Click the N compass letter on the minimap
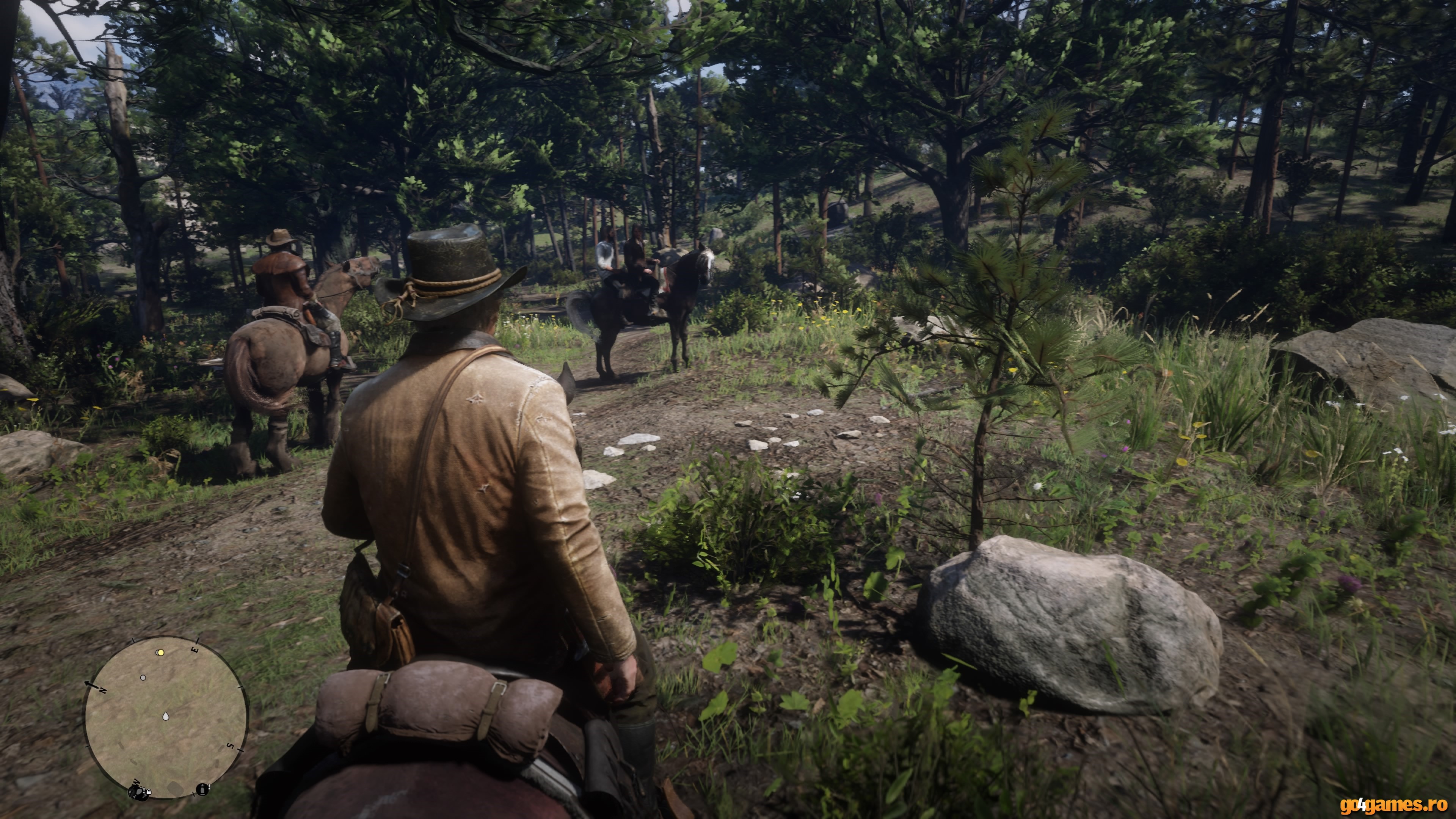This screenshot has height=819, width=1456. coord(102,691)
